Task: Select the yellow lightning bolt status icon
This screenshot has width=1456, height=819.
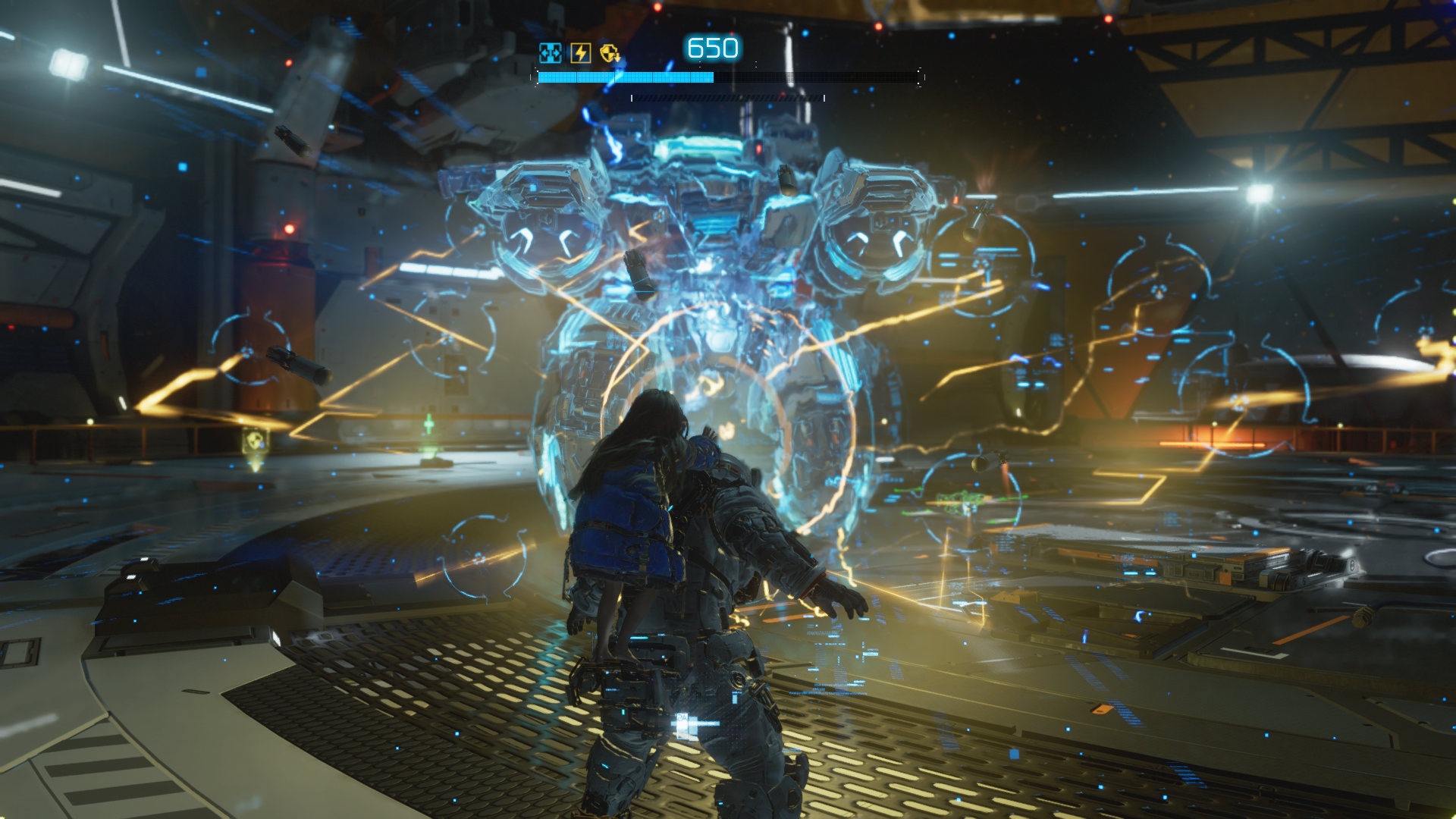Action: (580, 53)
